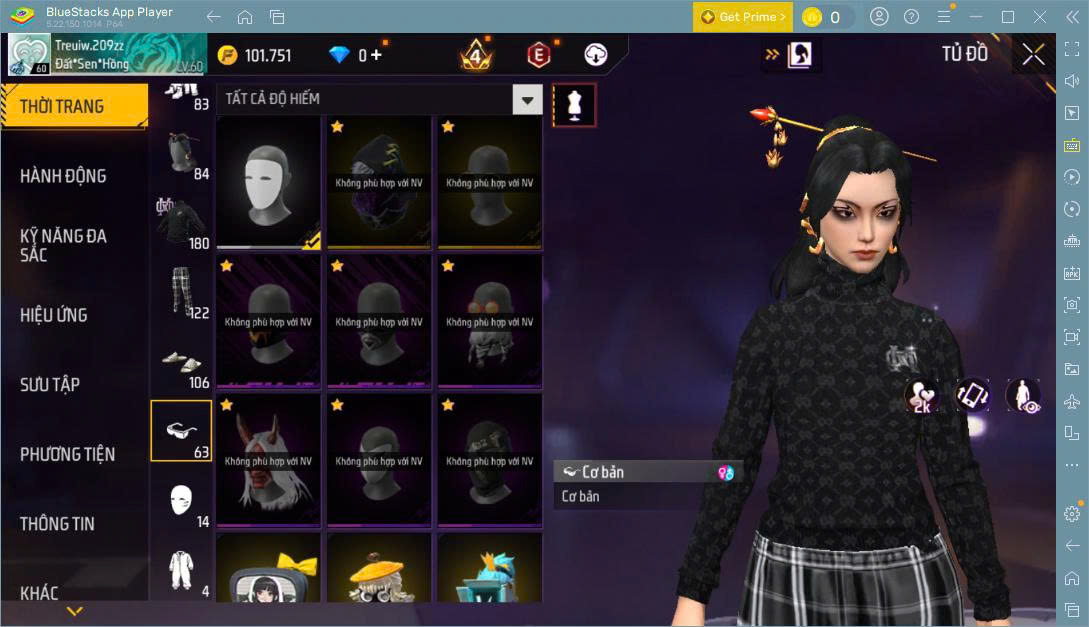Go to the SƯU TẬP tab
Viewport: 1089px width, 627px height.
[50, 384]
